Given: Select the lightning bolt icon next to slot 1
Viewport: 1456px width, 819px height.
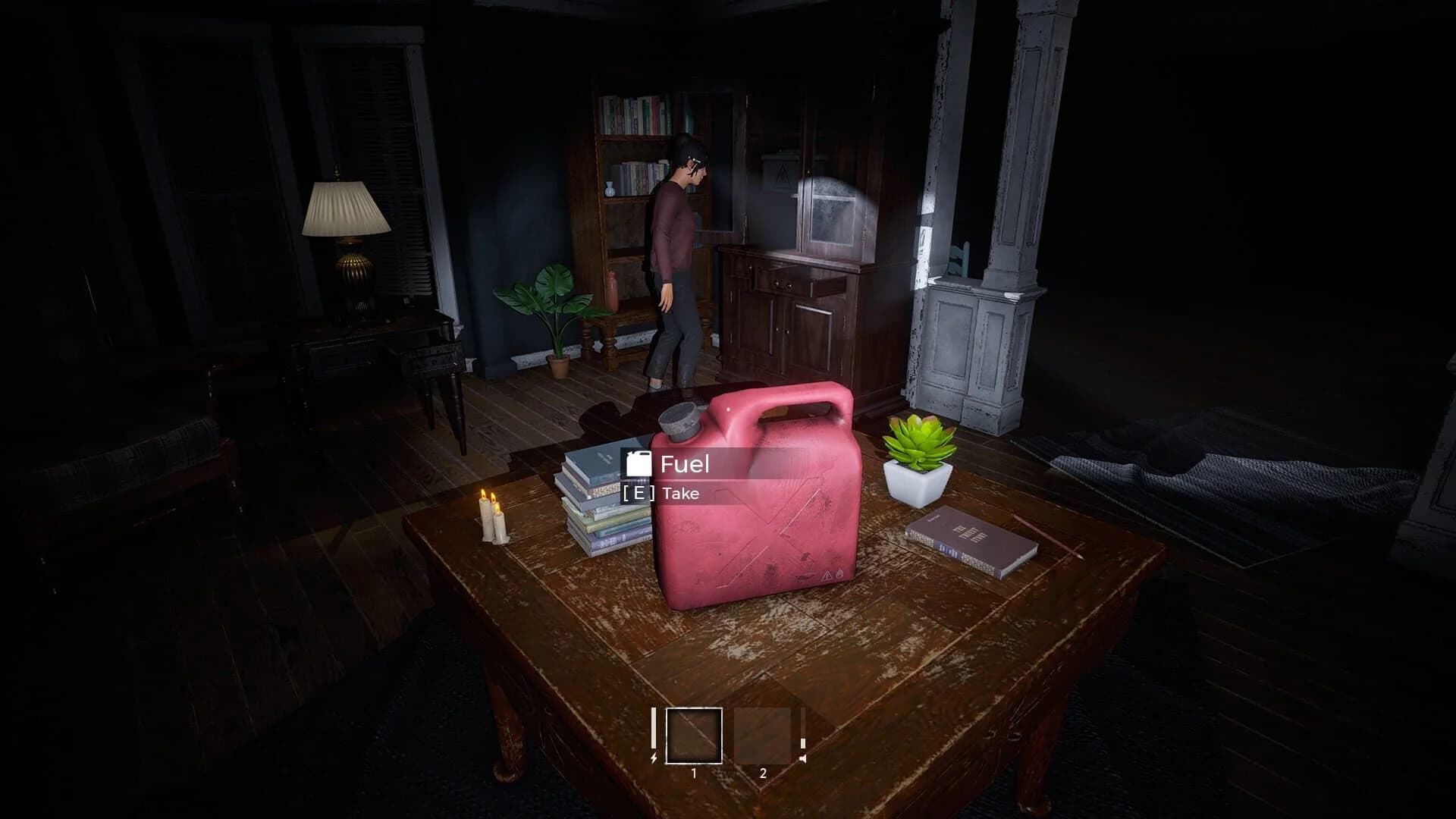Looking at the screenshot, I should (654, 758).
